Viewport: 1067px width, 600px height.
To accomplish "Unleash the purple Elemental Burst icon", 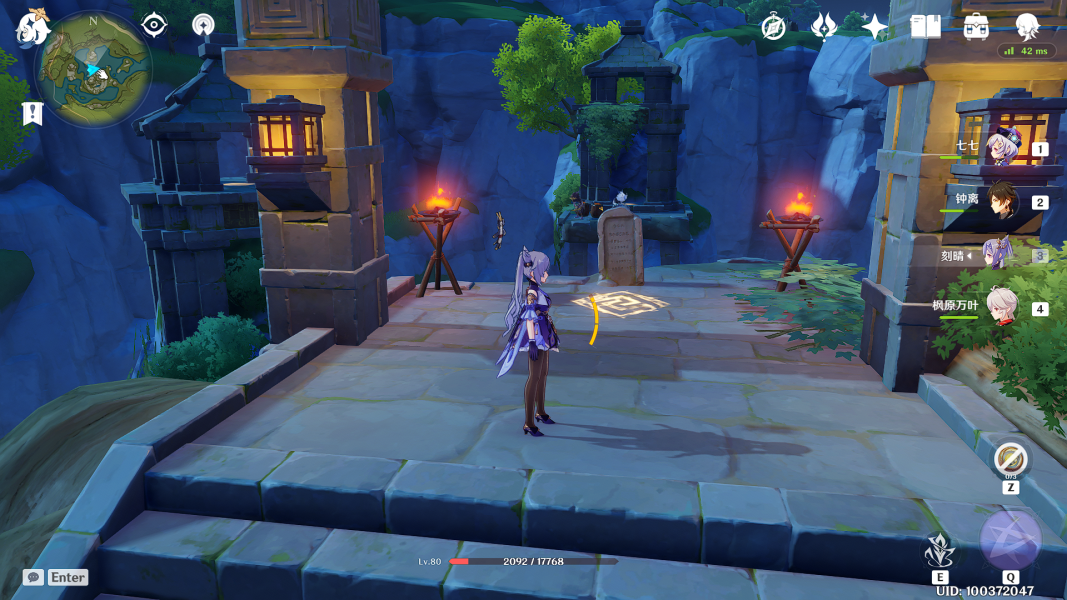I will (1010, 540).
